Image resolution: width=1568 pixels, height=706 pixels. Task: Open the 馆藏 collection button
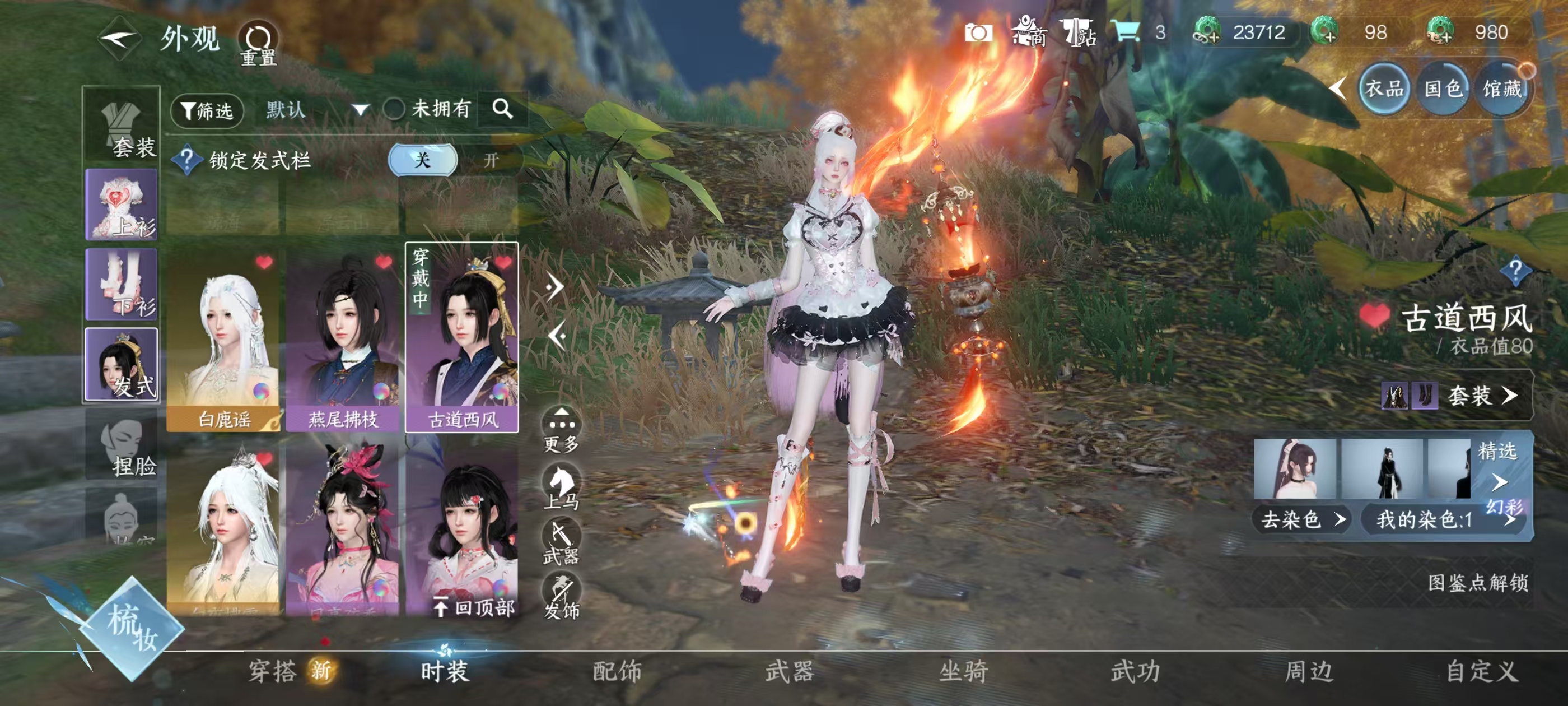[1502, 90]
